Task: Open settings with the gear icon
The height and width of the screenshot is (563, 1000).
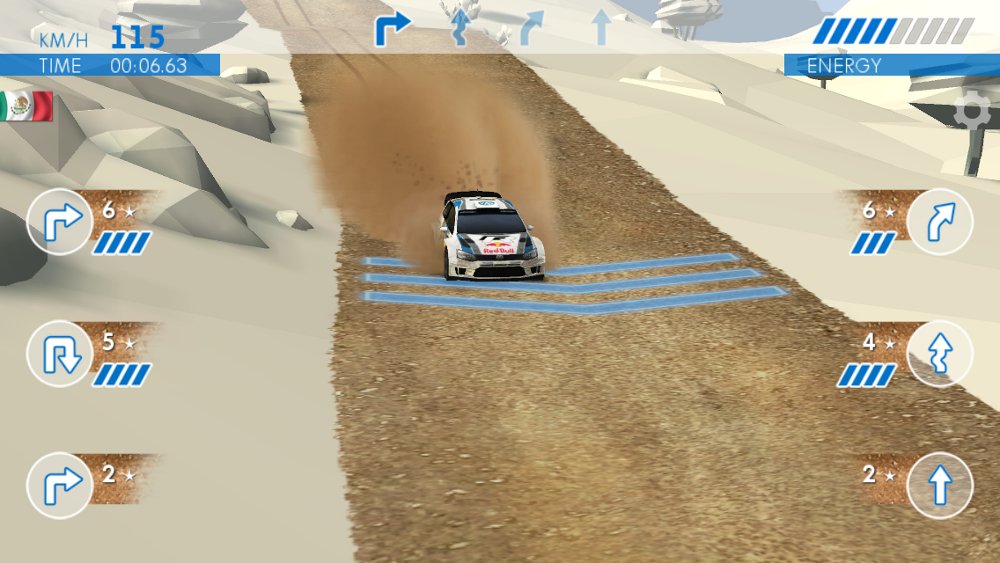Action: point(972,112)
